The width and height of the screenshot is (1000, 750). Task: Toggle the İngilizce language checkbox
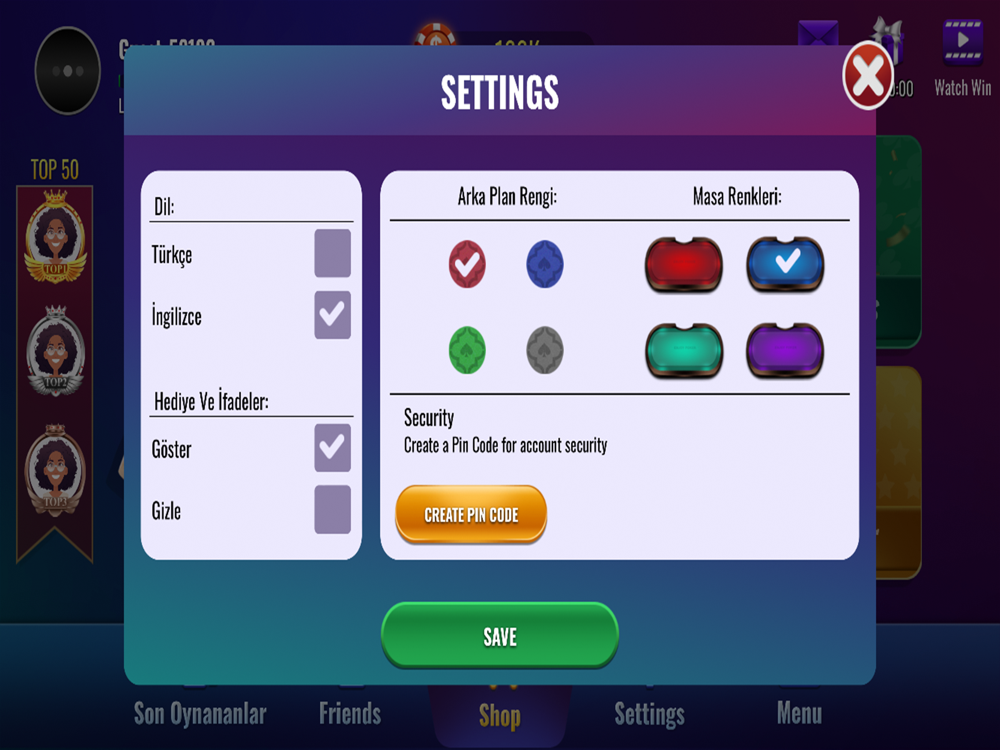332,315
